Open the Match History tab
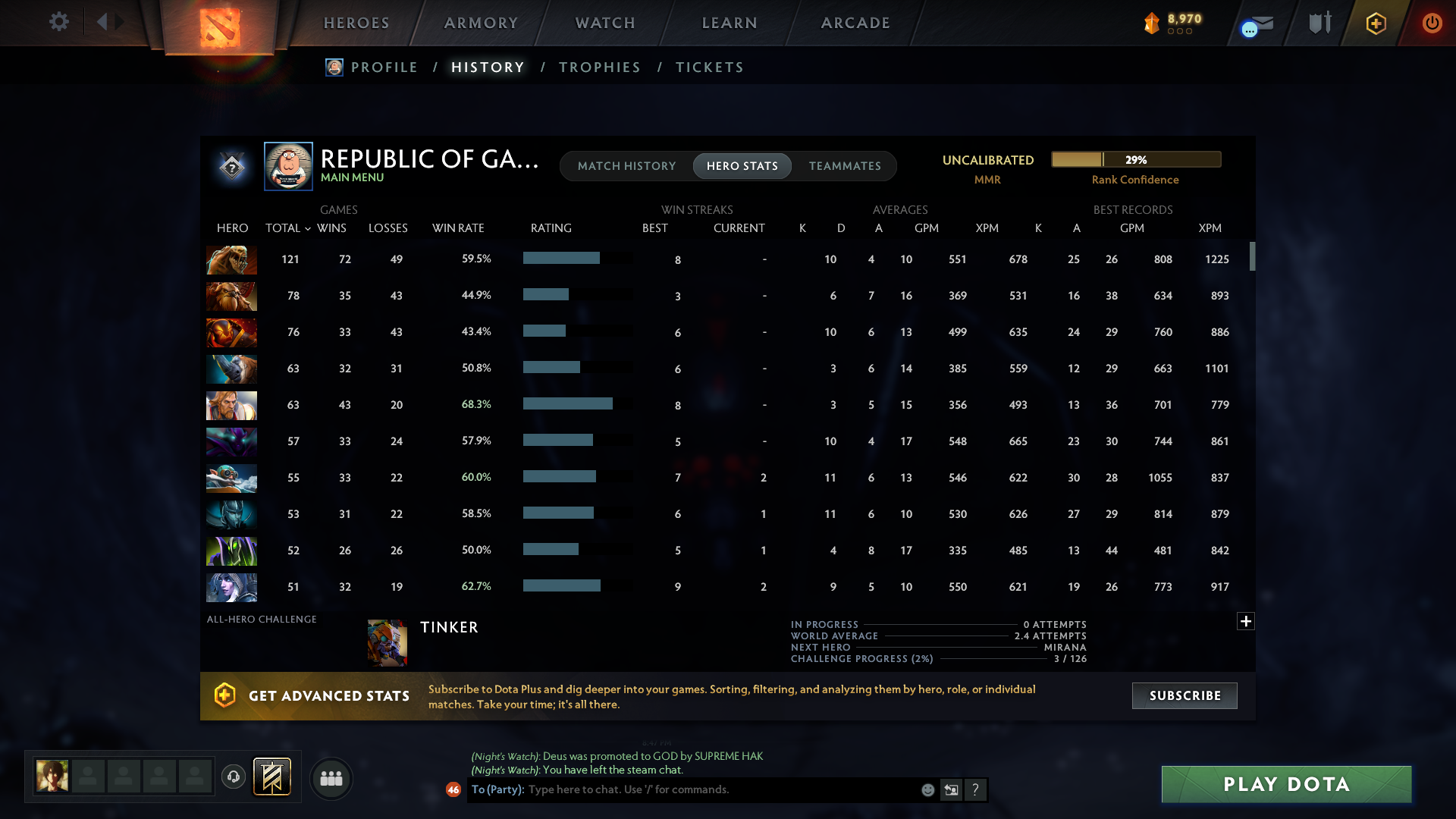1456x819 pixels. click(x=626, y=165)
